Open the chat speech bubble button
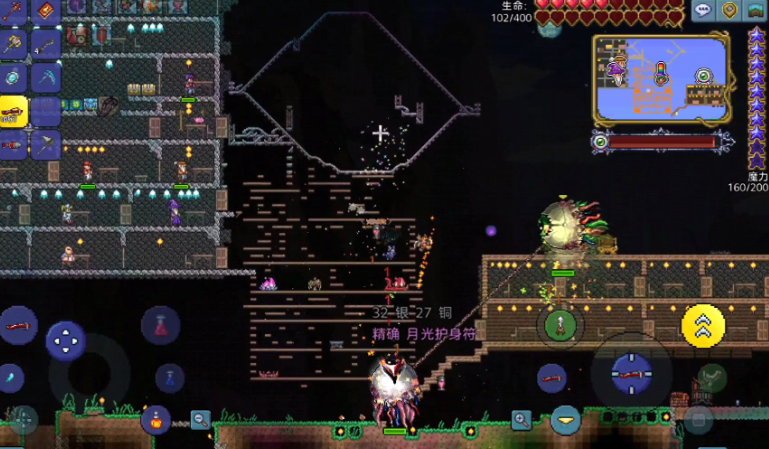The image size is (769, 449). (703, 11)
